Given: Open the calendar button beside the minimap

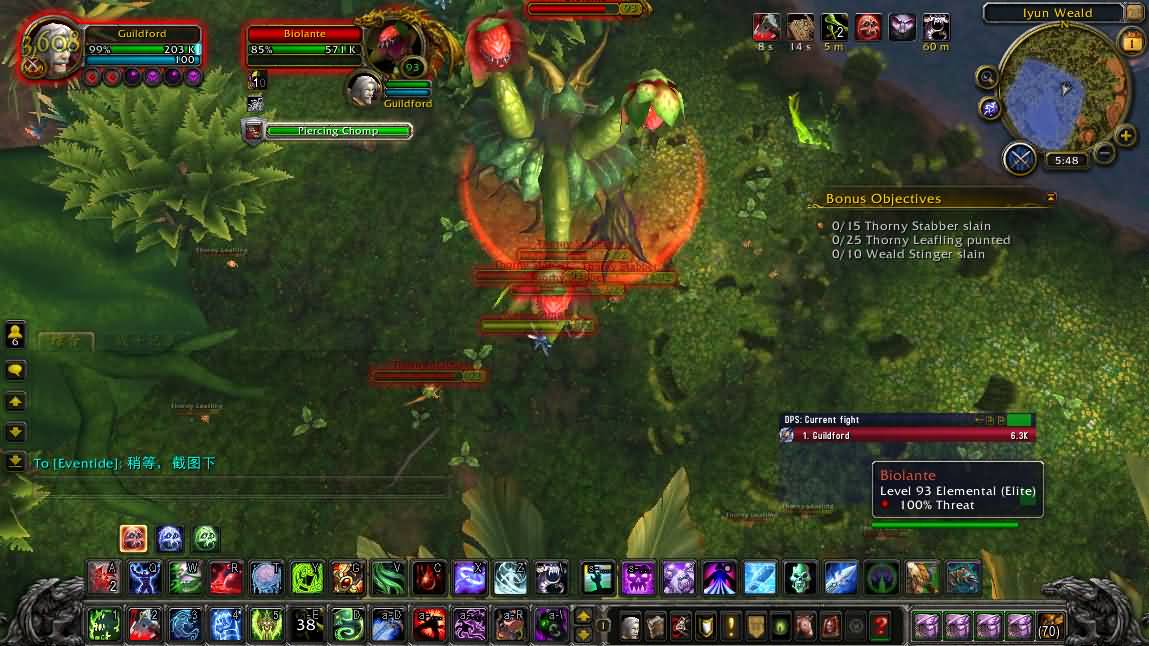Looking at the screenshot, I should (1133, 41).
